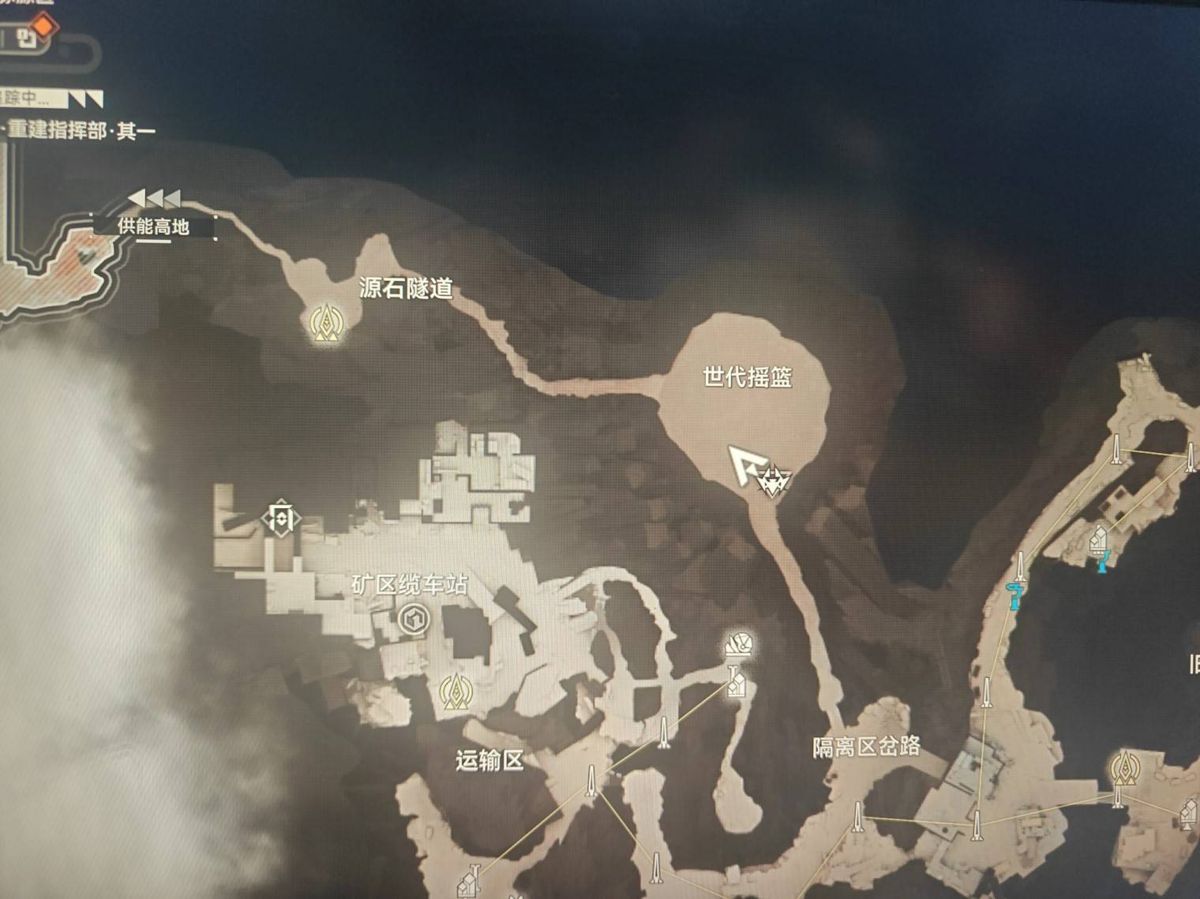The image size is (1200, 899).
Task: Open the tracked quest 重建指挥部·其一
Action: (x=80, y=131)
